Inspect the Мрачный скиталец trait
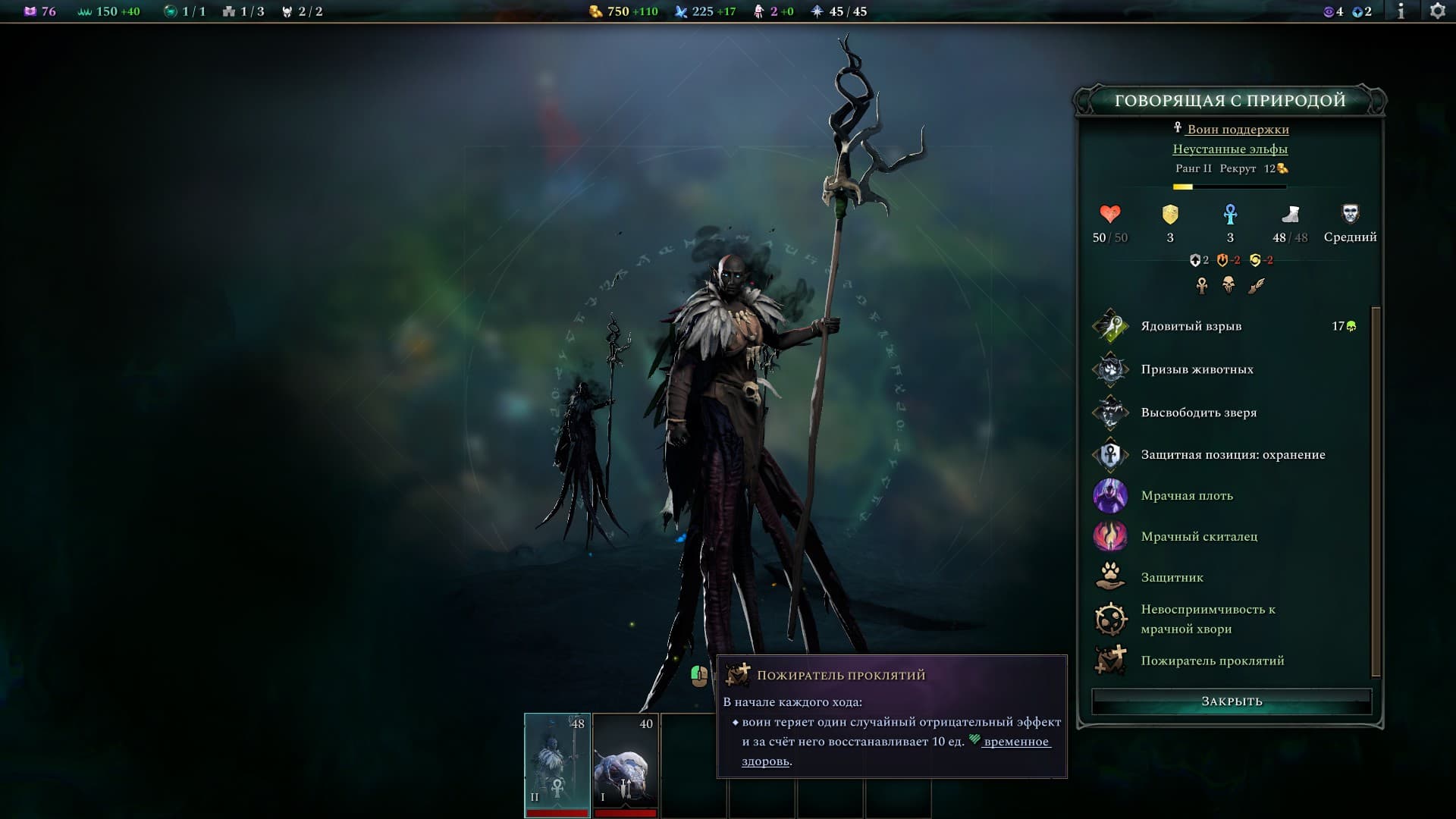1456x819 pixels. [1198, 537]
